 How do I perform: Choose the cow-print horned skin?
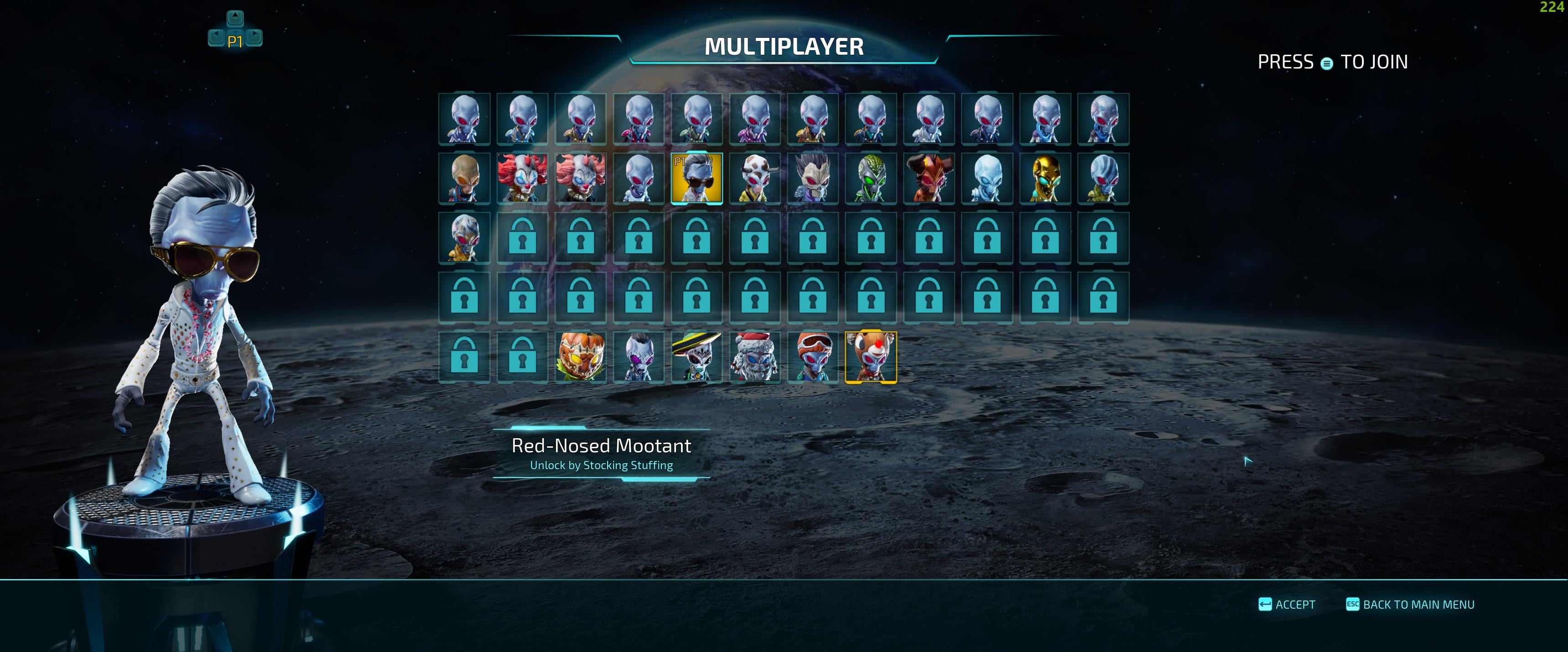coord(755,178)
